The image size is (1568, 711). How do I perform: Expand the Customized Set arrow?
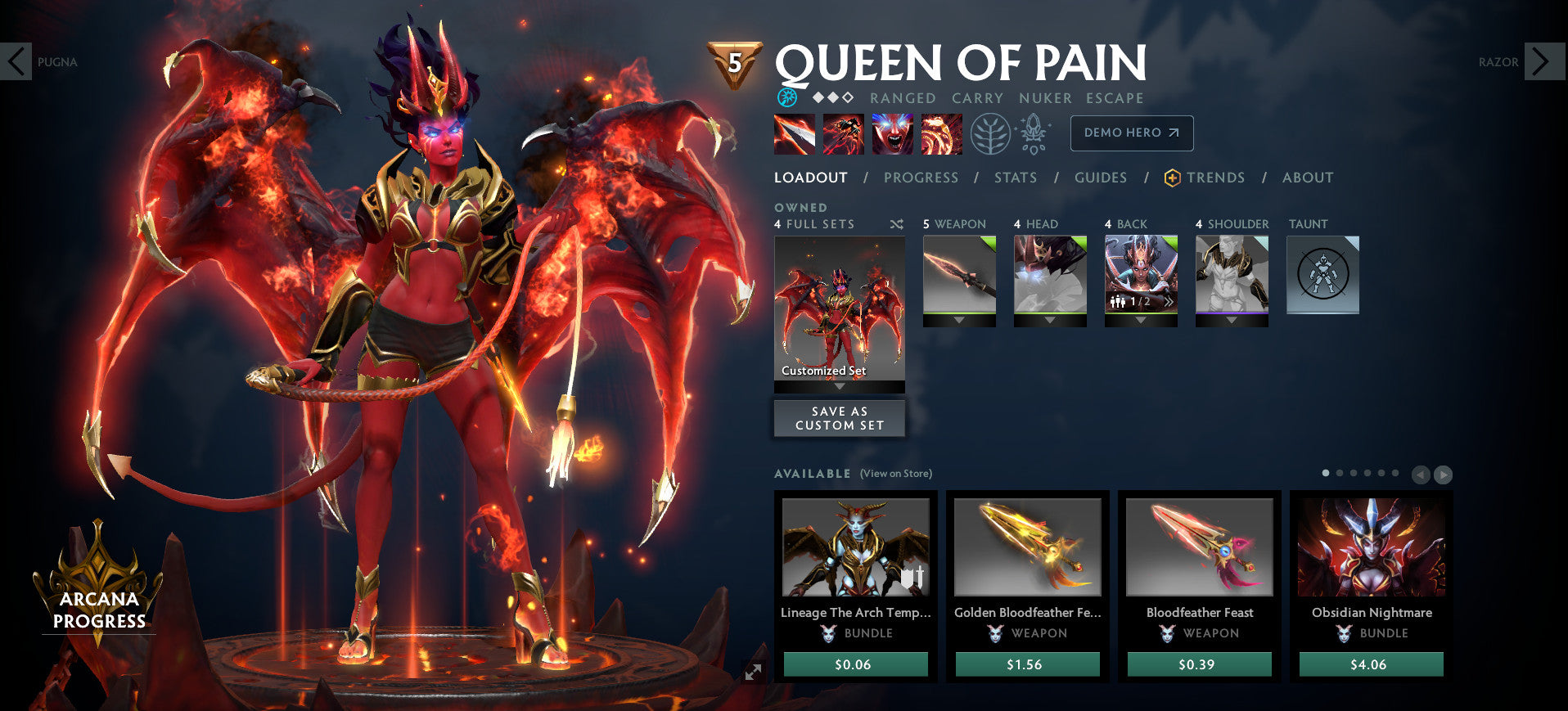click(839, 385)
